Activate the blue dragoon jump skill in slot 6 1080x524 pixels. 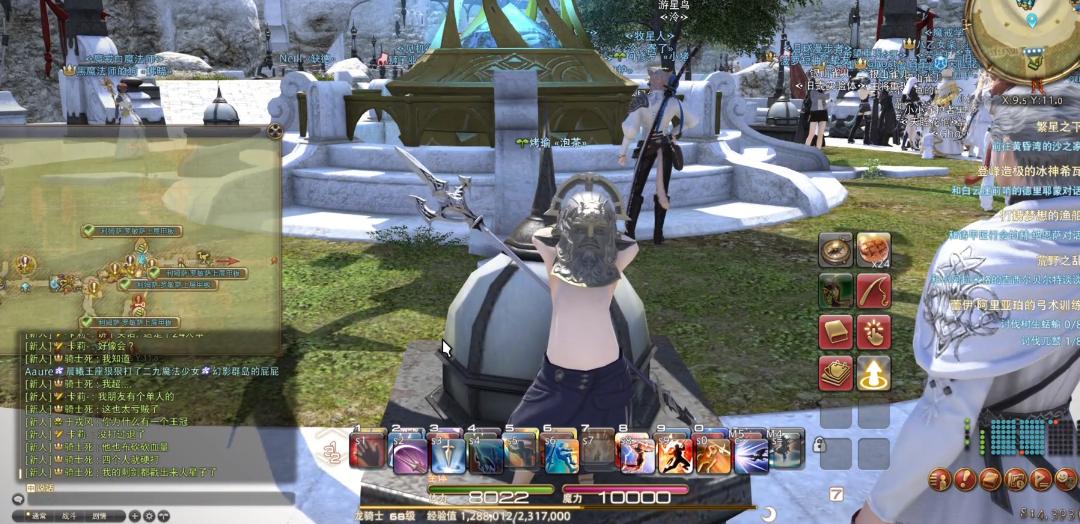tap(562, 454)
